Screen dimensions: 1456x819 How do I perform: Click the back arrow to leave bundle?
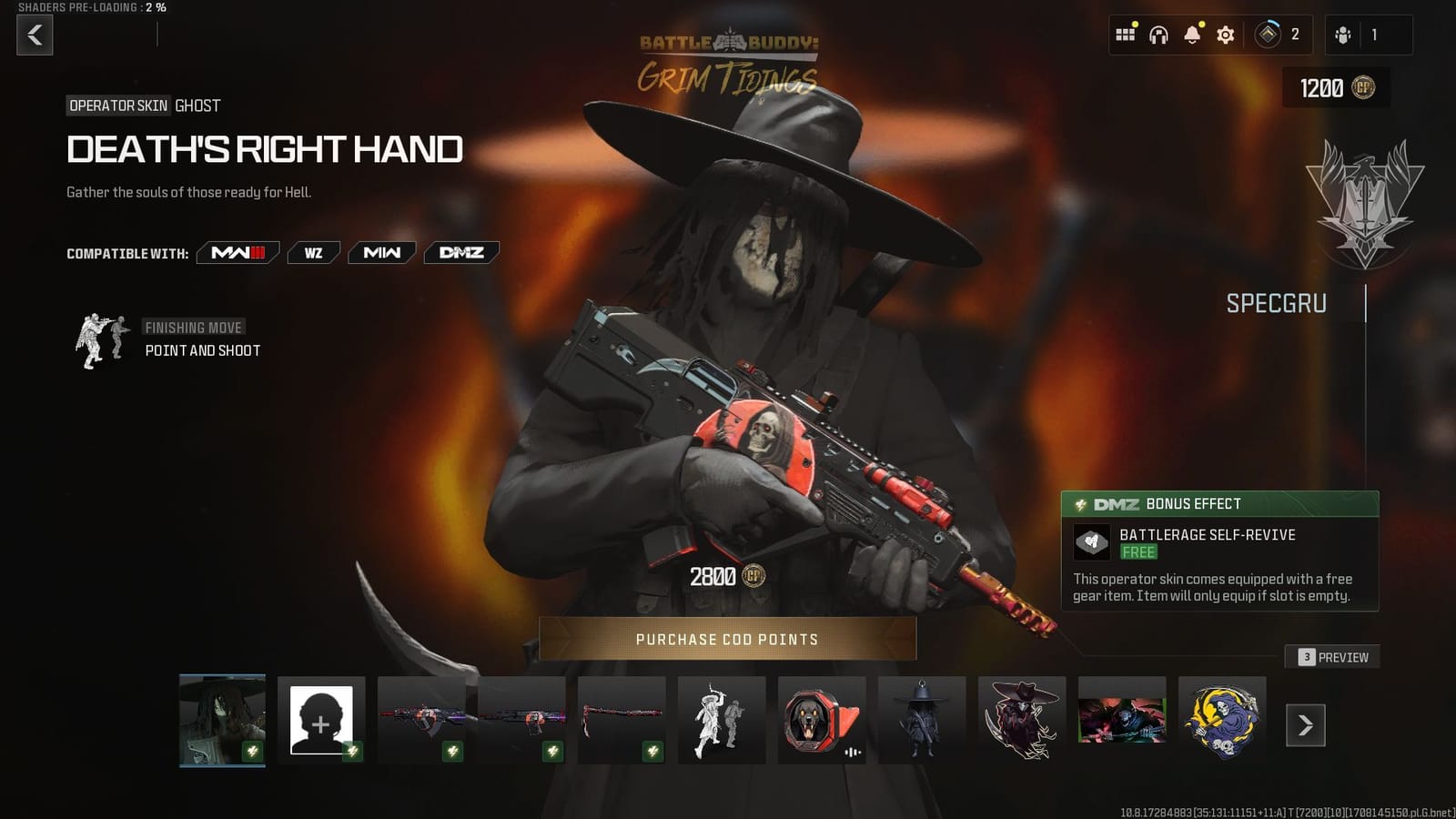pyautogui.click(x=35, y=36)
